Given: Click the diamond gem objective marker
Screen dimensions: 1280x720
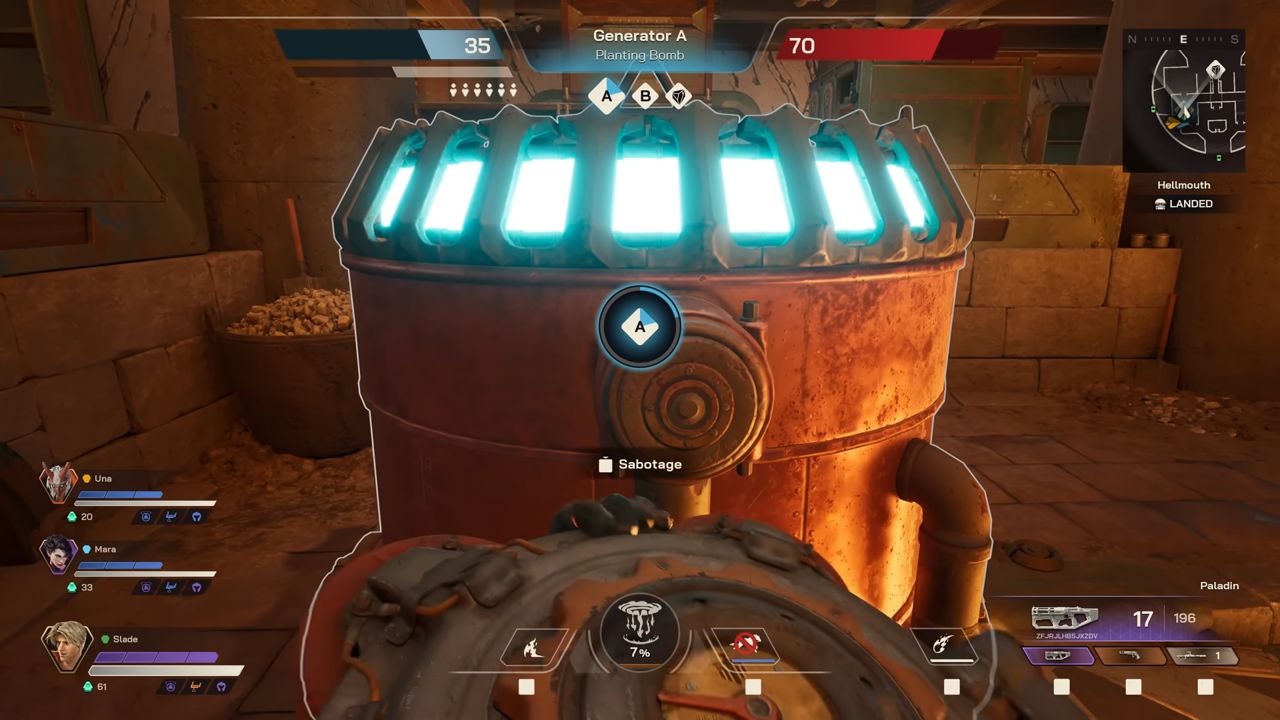Looking at the screenshot, I should (679, 97).
